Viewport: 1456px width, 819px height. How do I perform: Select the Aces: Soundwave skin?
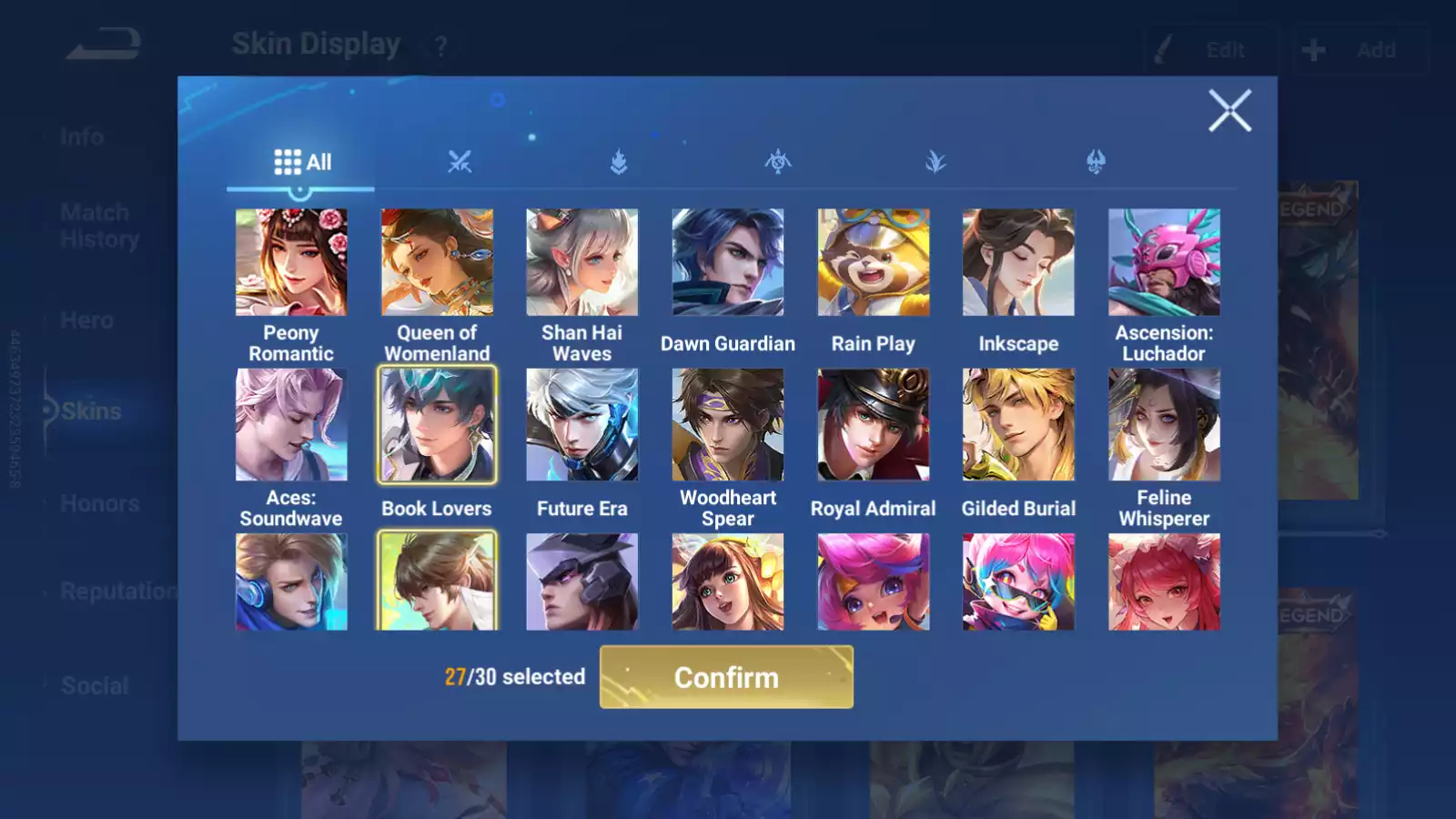291,424
